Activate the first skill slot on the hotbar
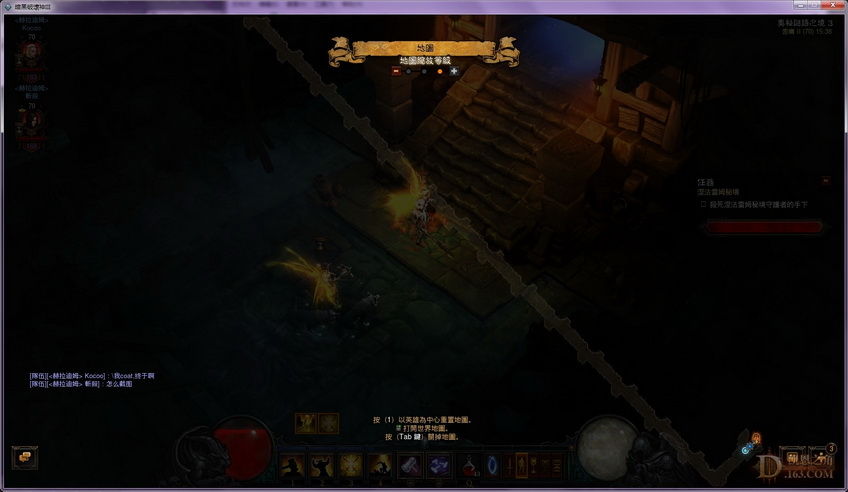 click(293, 465)
